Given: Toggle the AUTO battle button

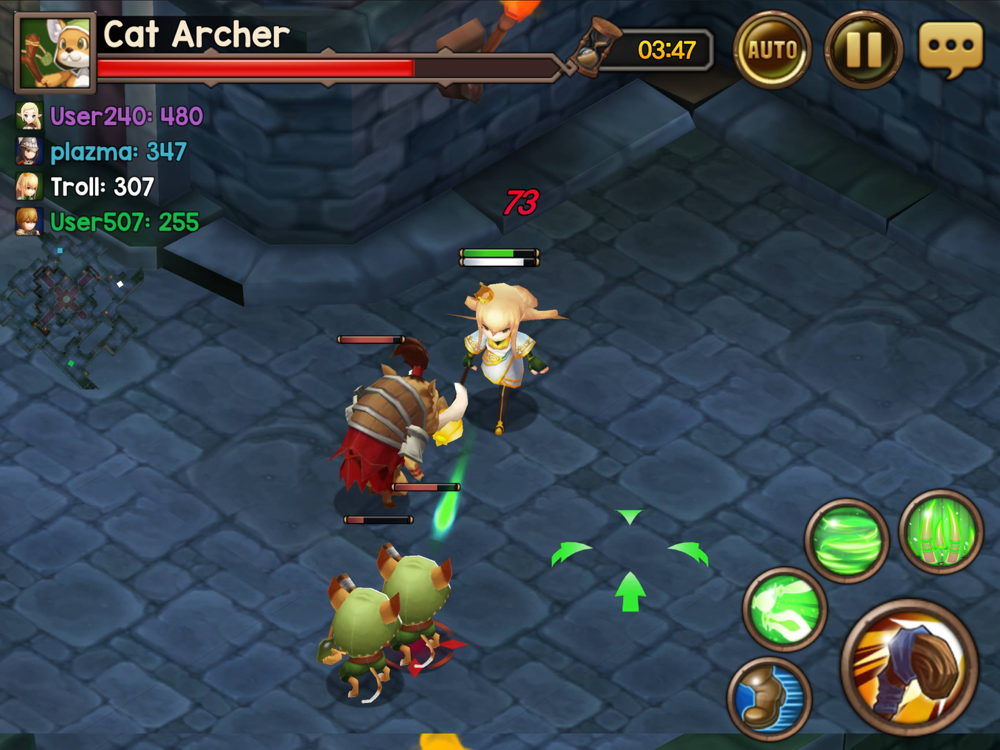Looking at the screenshot, I should point(773,49).
